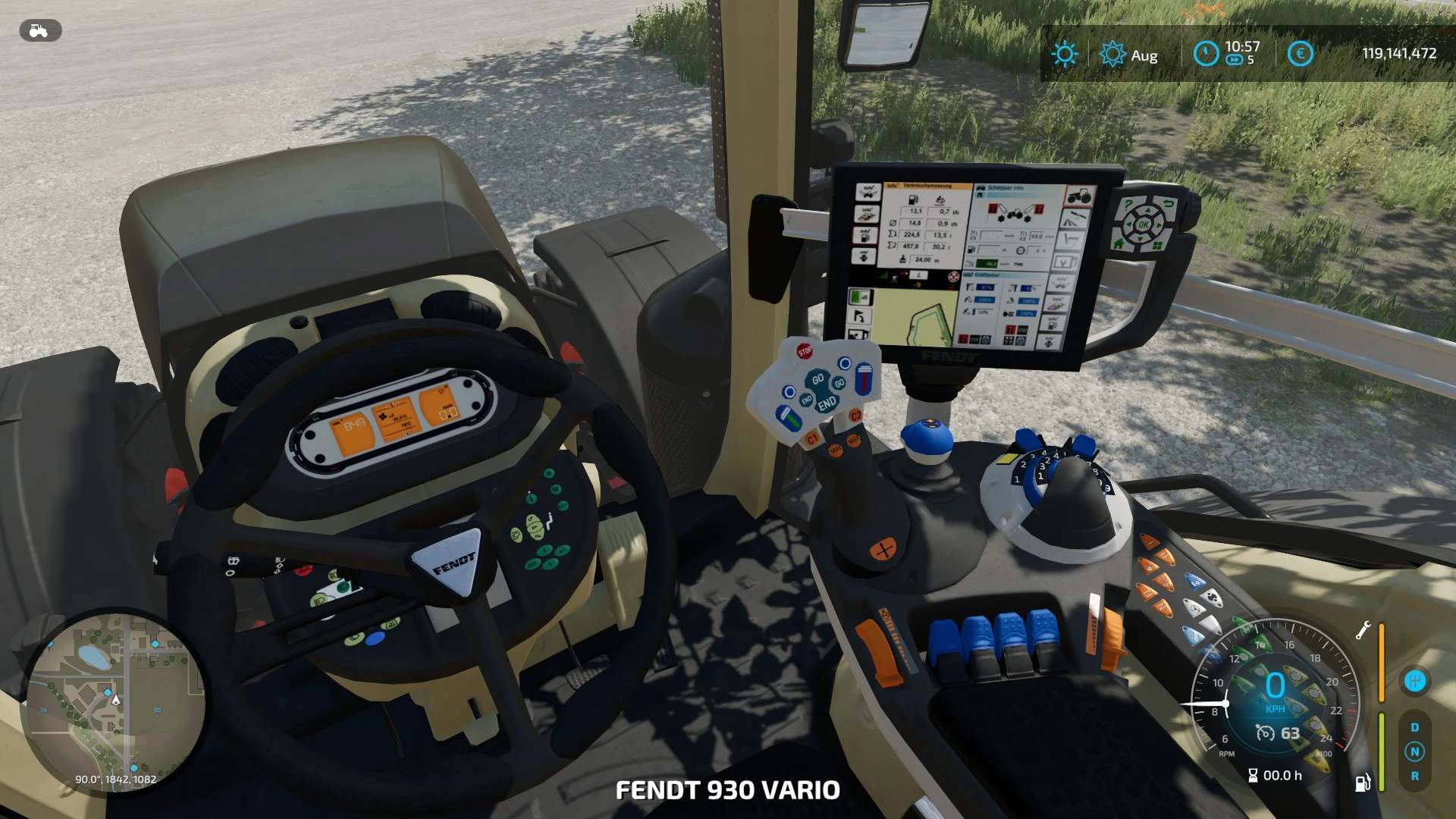
Task: Click the sunny weather forecast icon
Action: click(x=1065, y=54)
